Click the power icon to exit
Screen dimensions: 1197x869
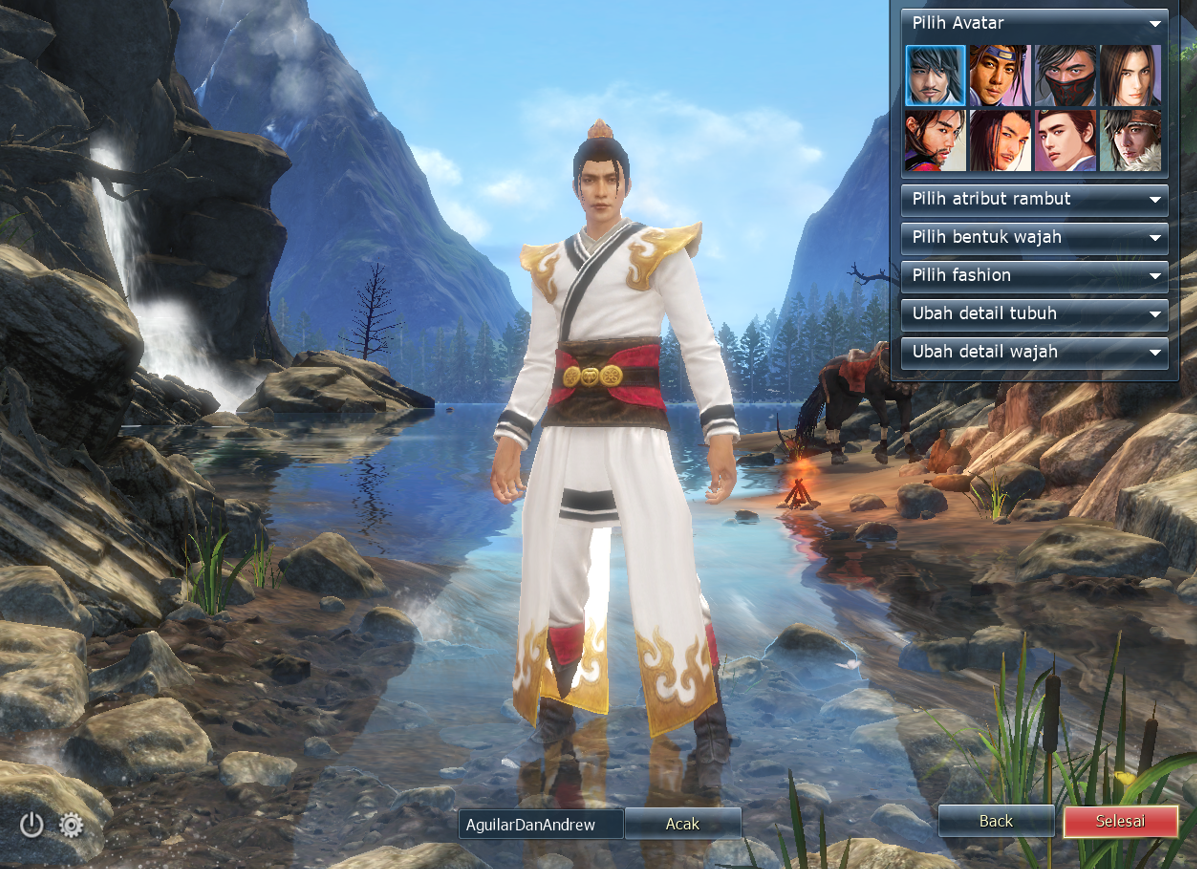coord(32,825)
